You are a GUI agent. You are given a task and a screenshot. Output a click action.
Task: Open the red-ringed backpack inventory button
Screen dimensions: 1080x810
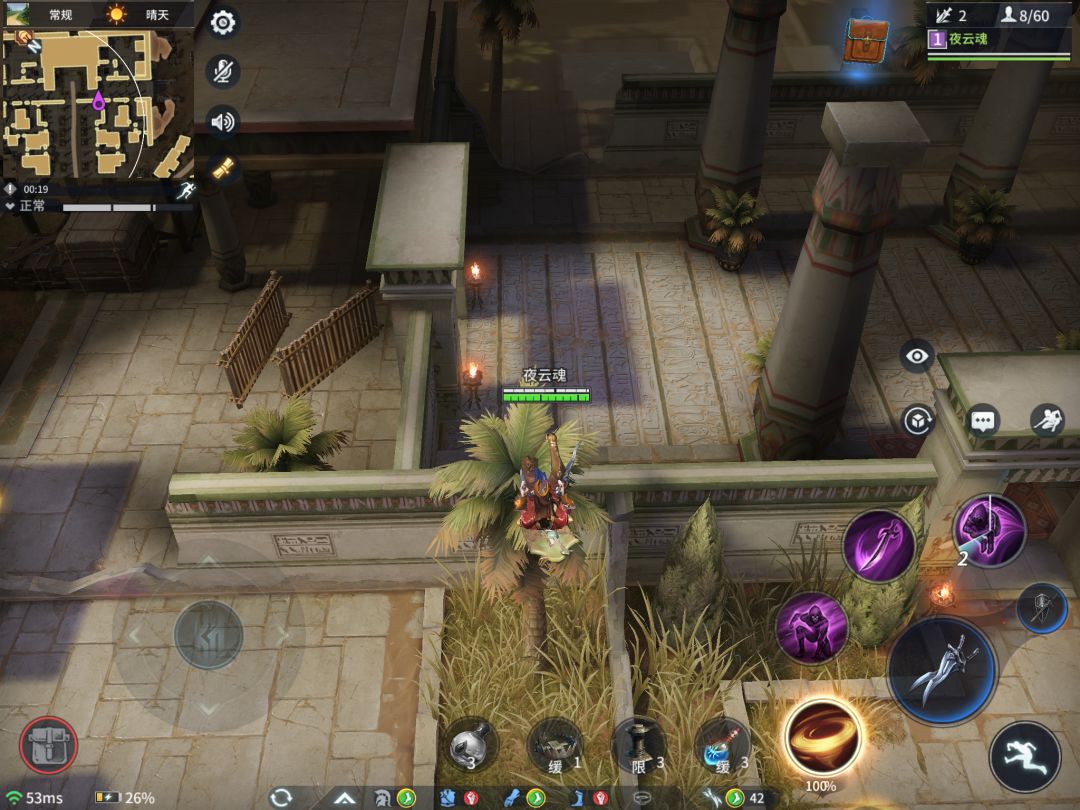48,746
